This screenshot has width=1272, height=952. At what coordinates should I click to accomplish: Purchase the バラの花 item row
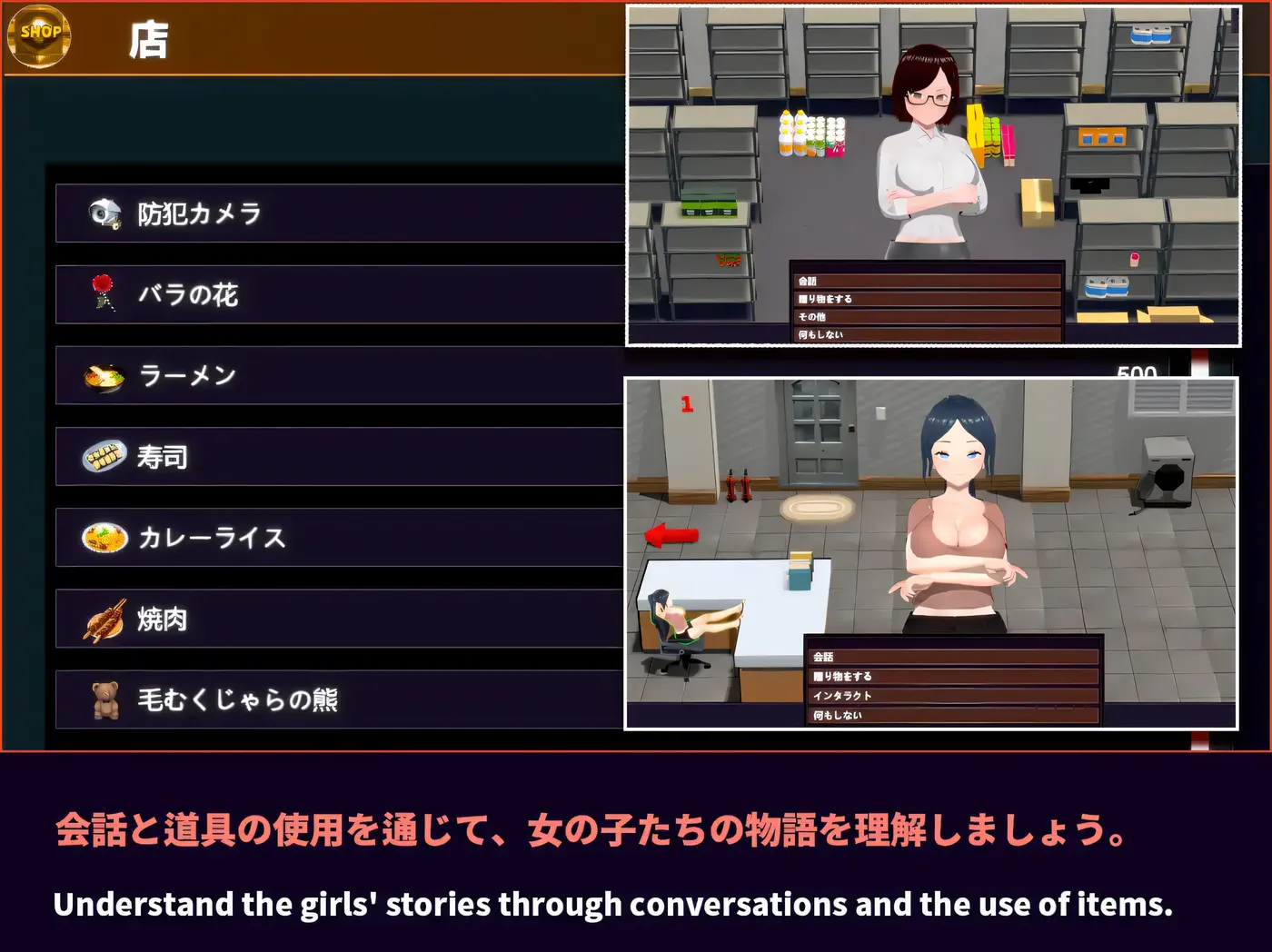(336, 293)
